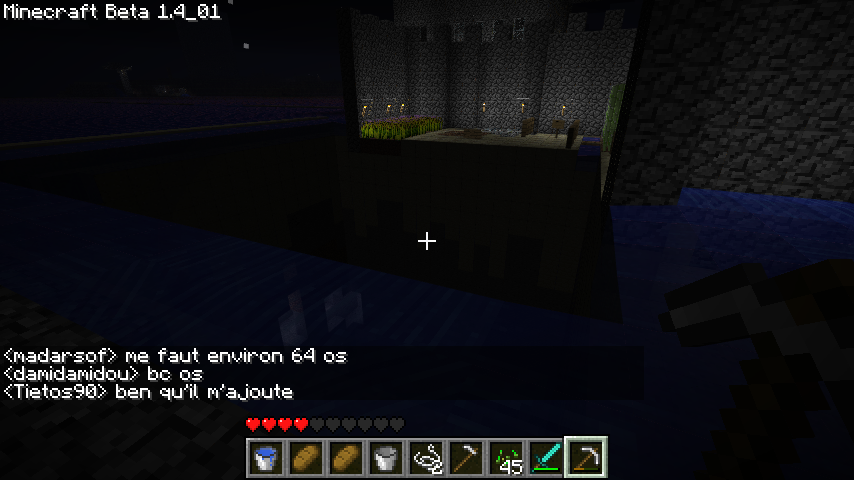Choose the string stack in the hotbar
This screenshot has height=480, width=854.
point(426,458)
